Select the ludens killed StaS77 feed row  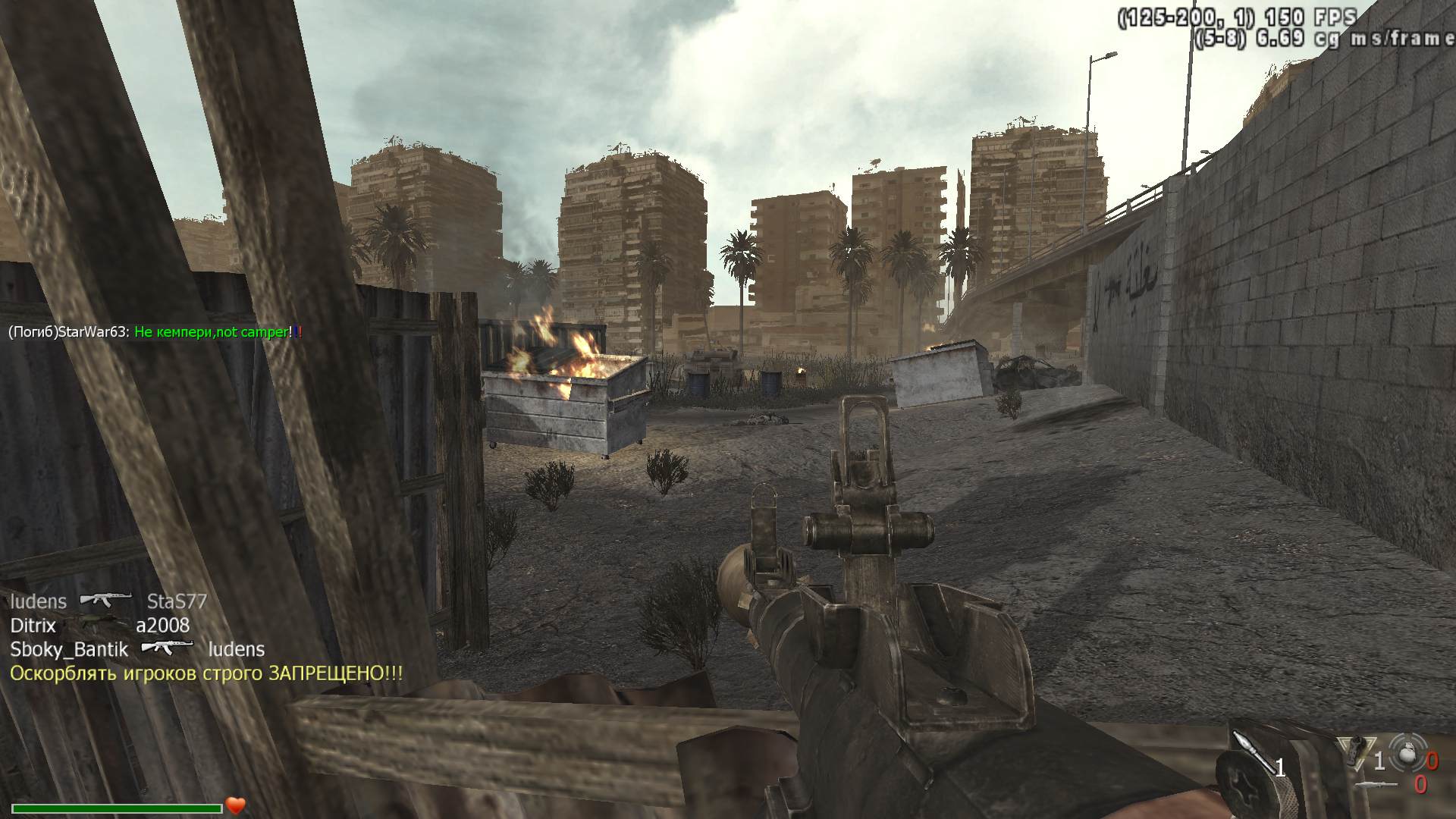coord(108,601)
